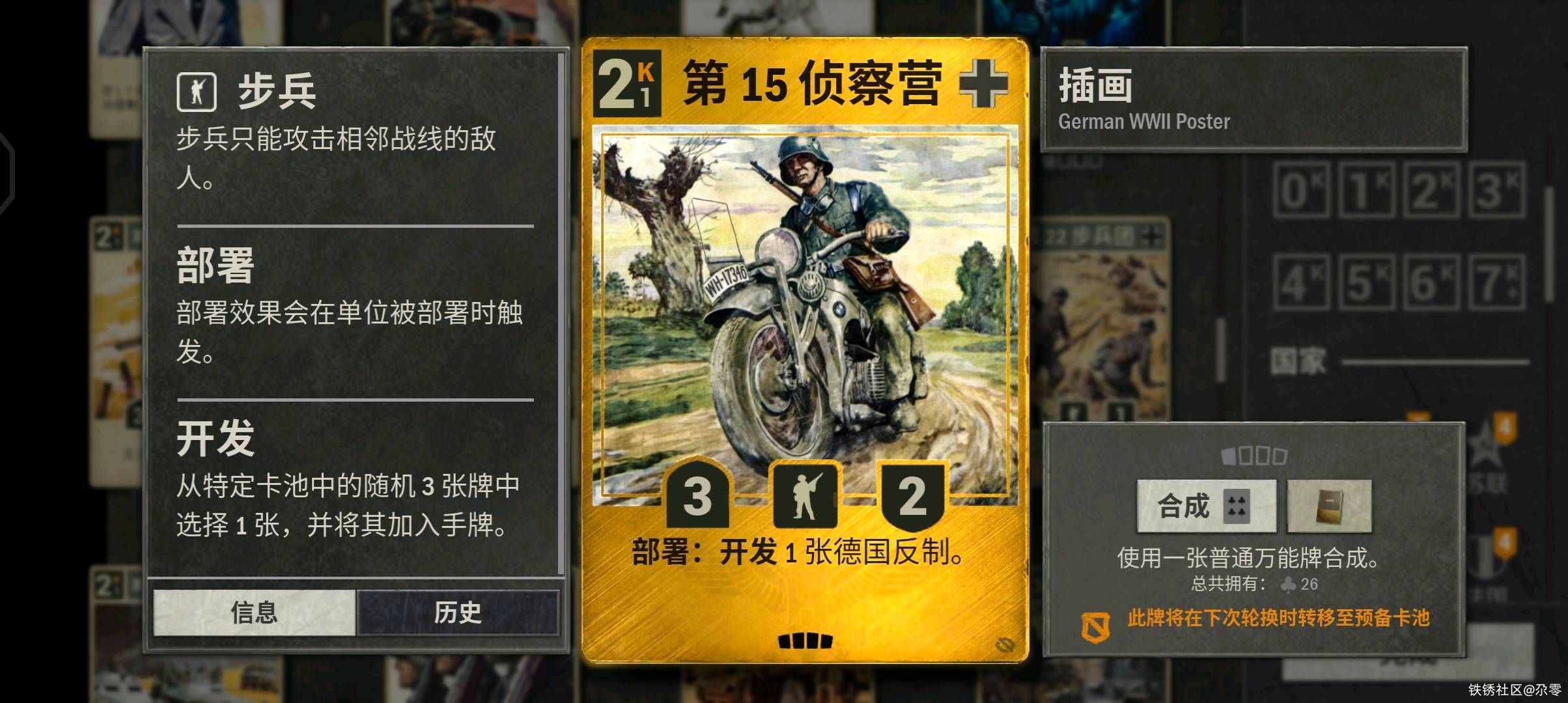Filter by 0K cost

(1301, 190)
